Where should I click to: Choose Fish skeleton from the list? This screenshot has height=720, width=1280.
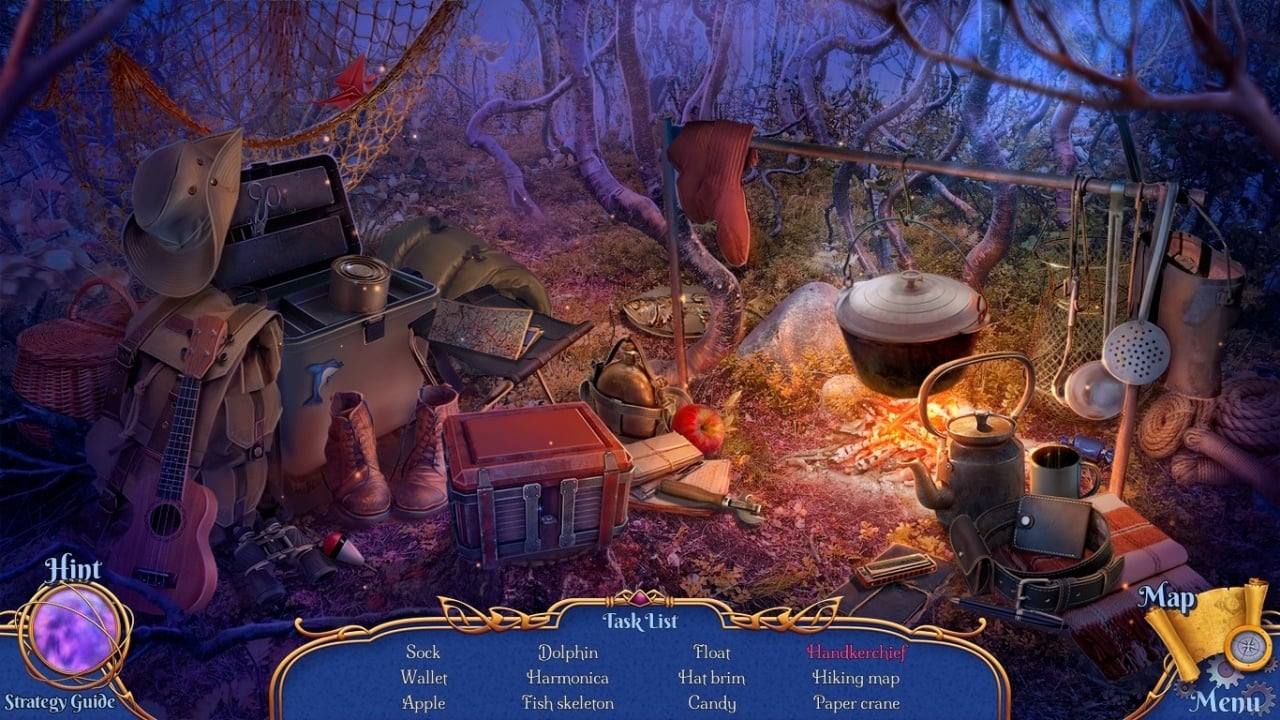point(568,703)
